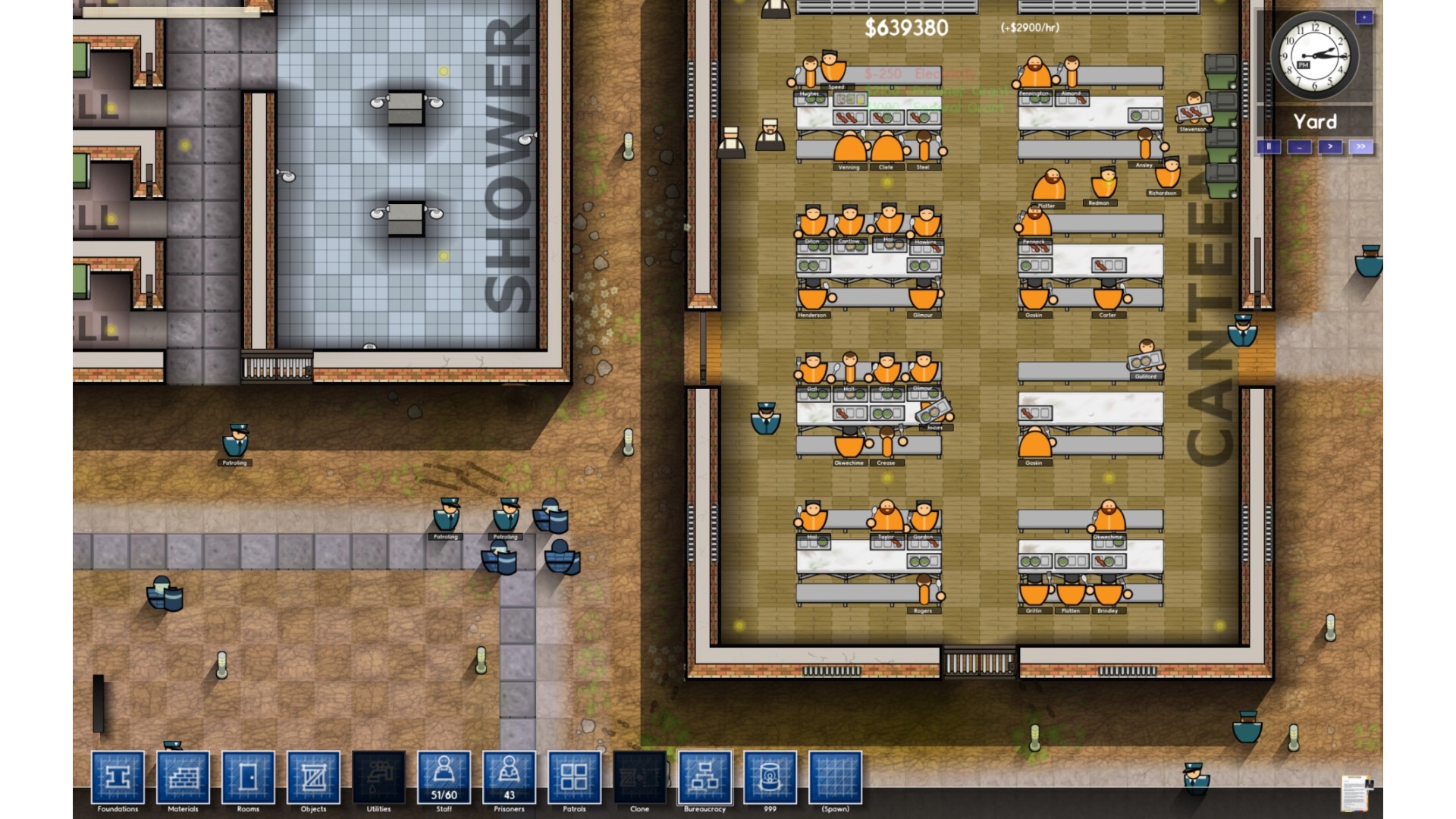The image size is (1456, 819).
Task: Activate the Clone tool
Action: tap(639, 777)
